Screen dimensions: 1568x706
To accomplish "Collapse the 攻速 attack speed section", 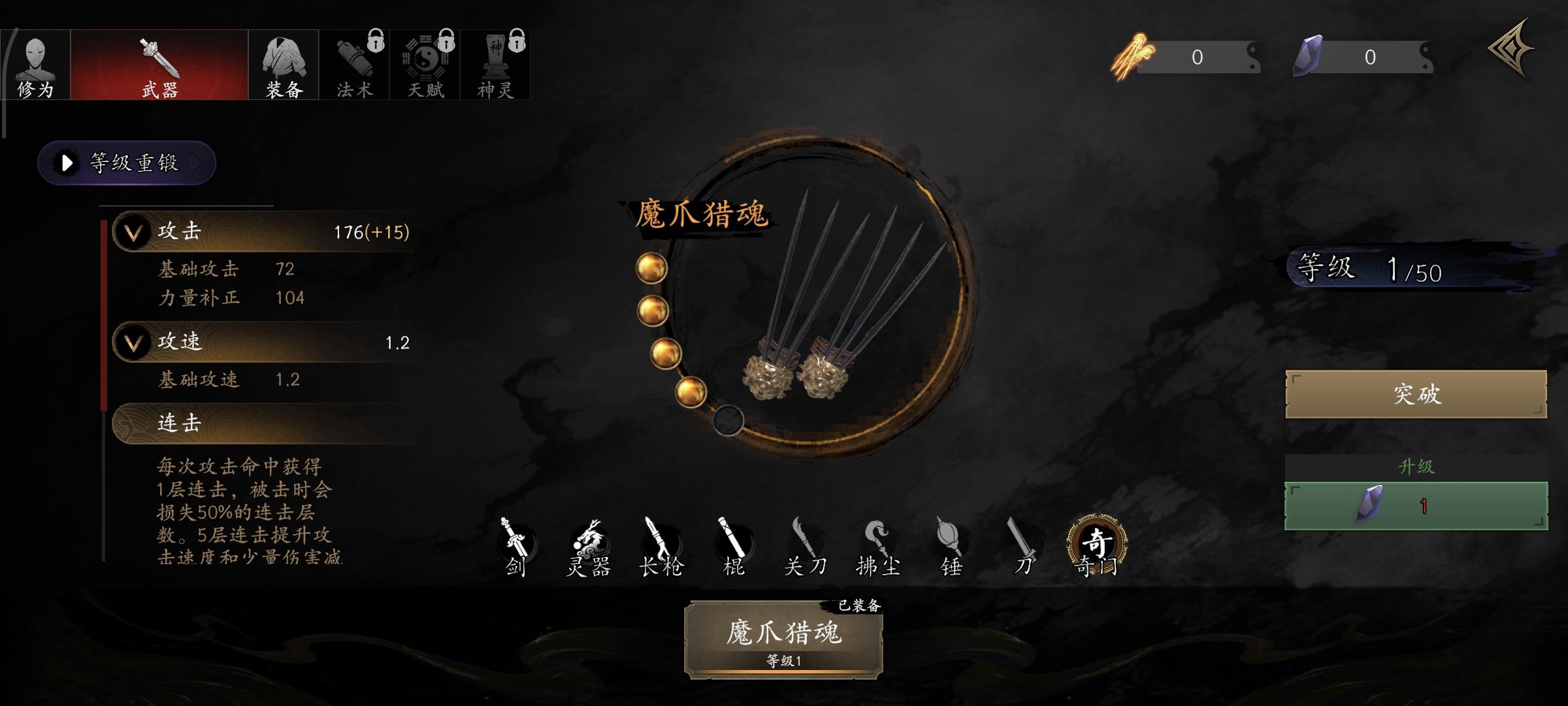I will tap(133, 342).
